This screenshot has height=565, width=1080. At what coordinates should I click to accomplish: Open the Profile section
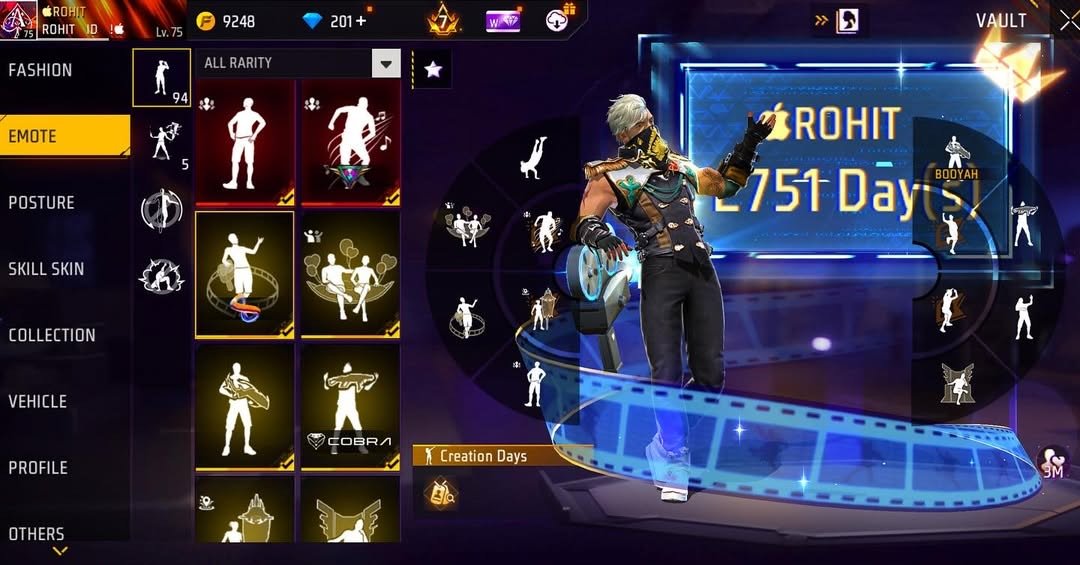coord(38,467)
